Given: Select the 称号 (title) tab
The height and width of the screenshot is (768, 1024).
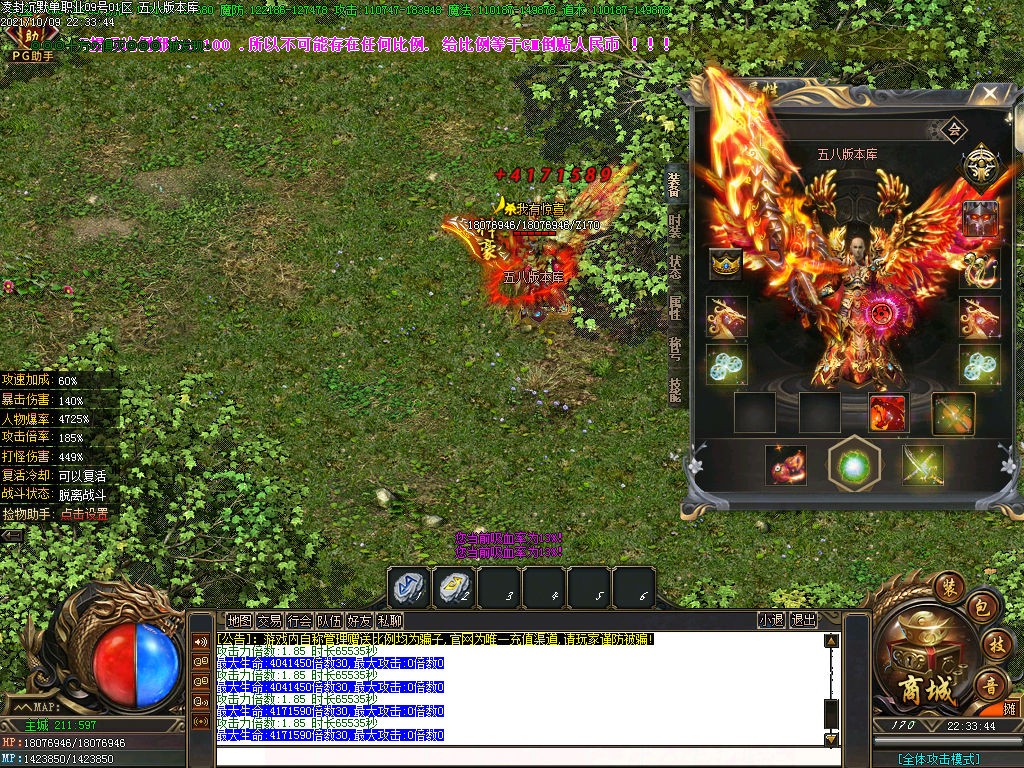Looking at the screenshot, I should tap(676, 349).
